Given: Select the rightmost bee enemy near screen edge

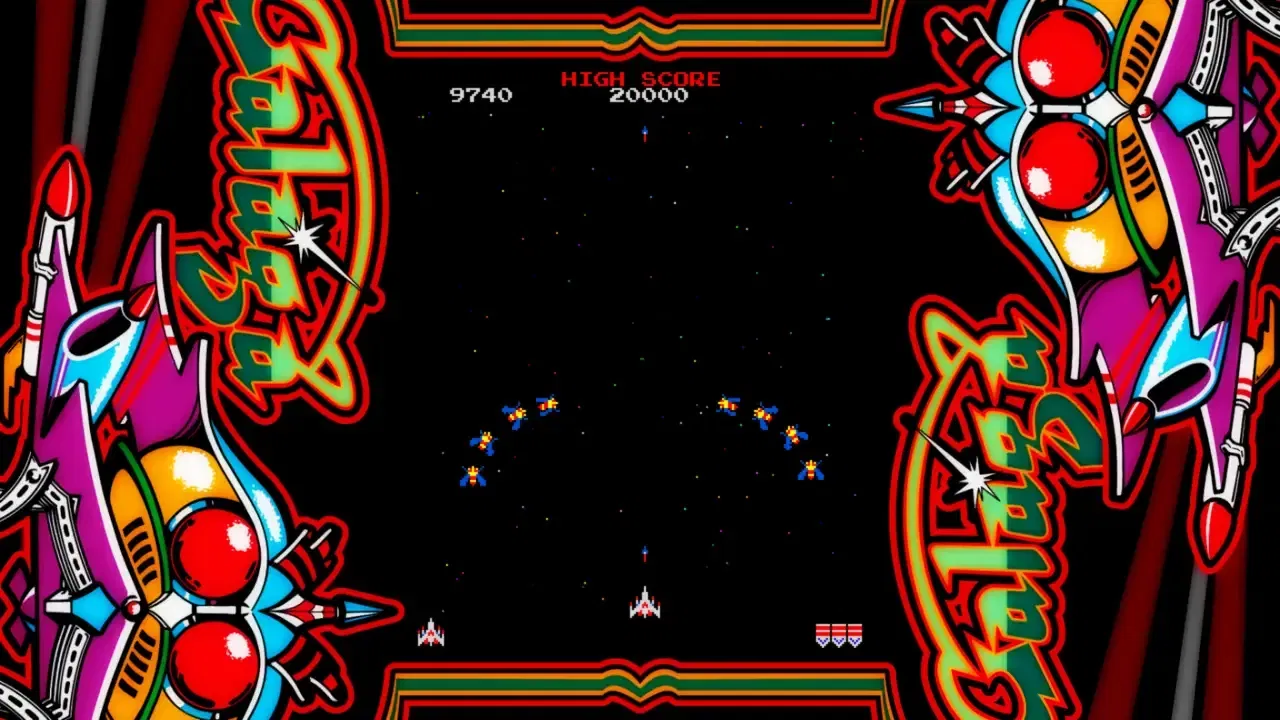Looking at the screenshot, I should pos(812,471).
